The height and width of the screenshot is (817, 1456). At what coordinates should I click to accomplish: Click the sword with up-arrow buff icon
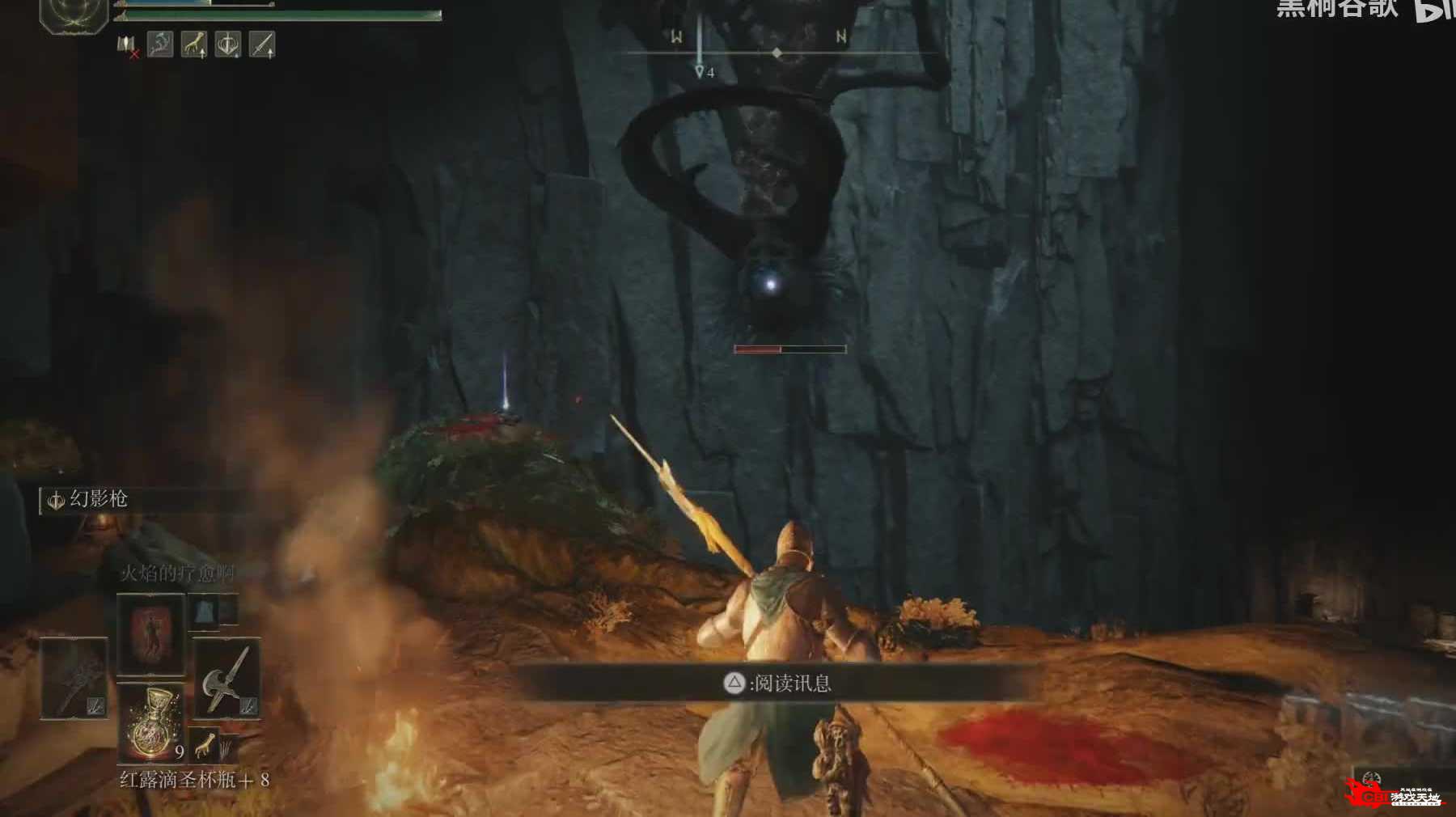pyautogui.click(x=262, y=44)
